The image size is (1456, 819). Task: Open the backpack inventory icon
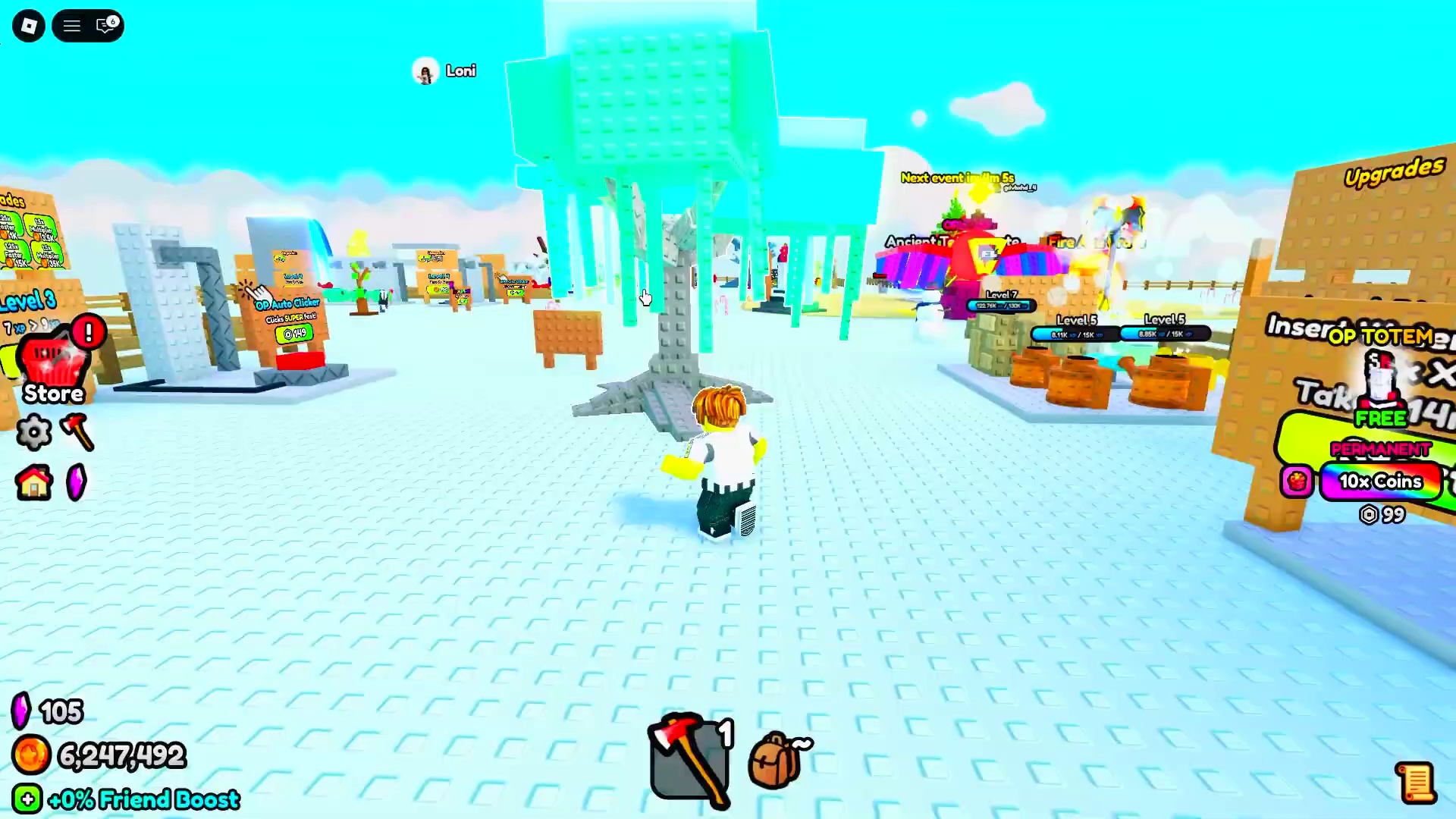777,760
